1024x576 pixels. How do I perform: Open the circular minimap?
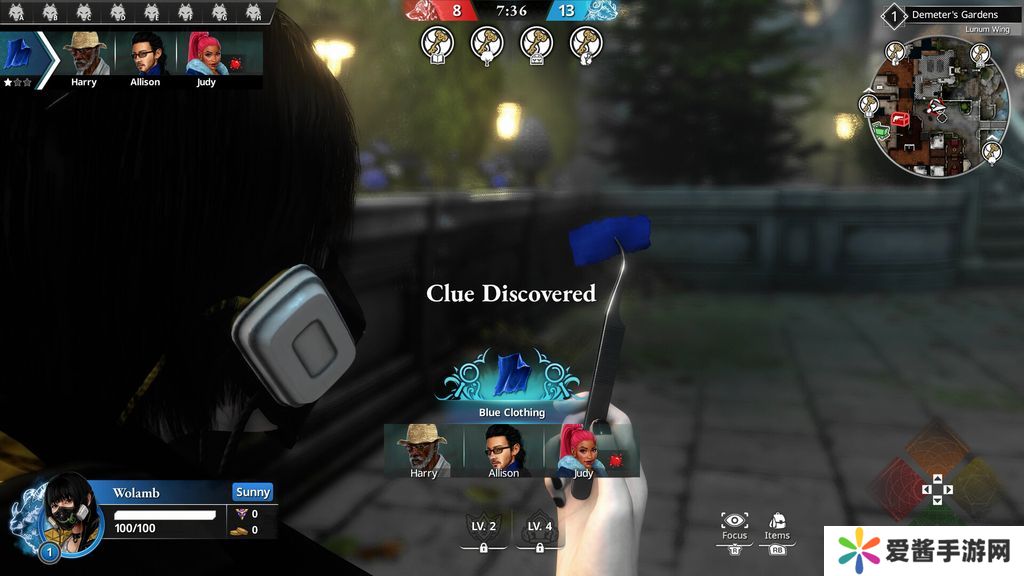click(x=936, y=110)
